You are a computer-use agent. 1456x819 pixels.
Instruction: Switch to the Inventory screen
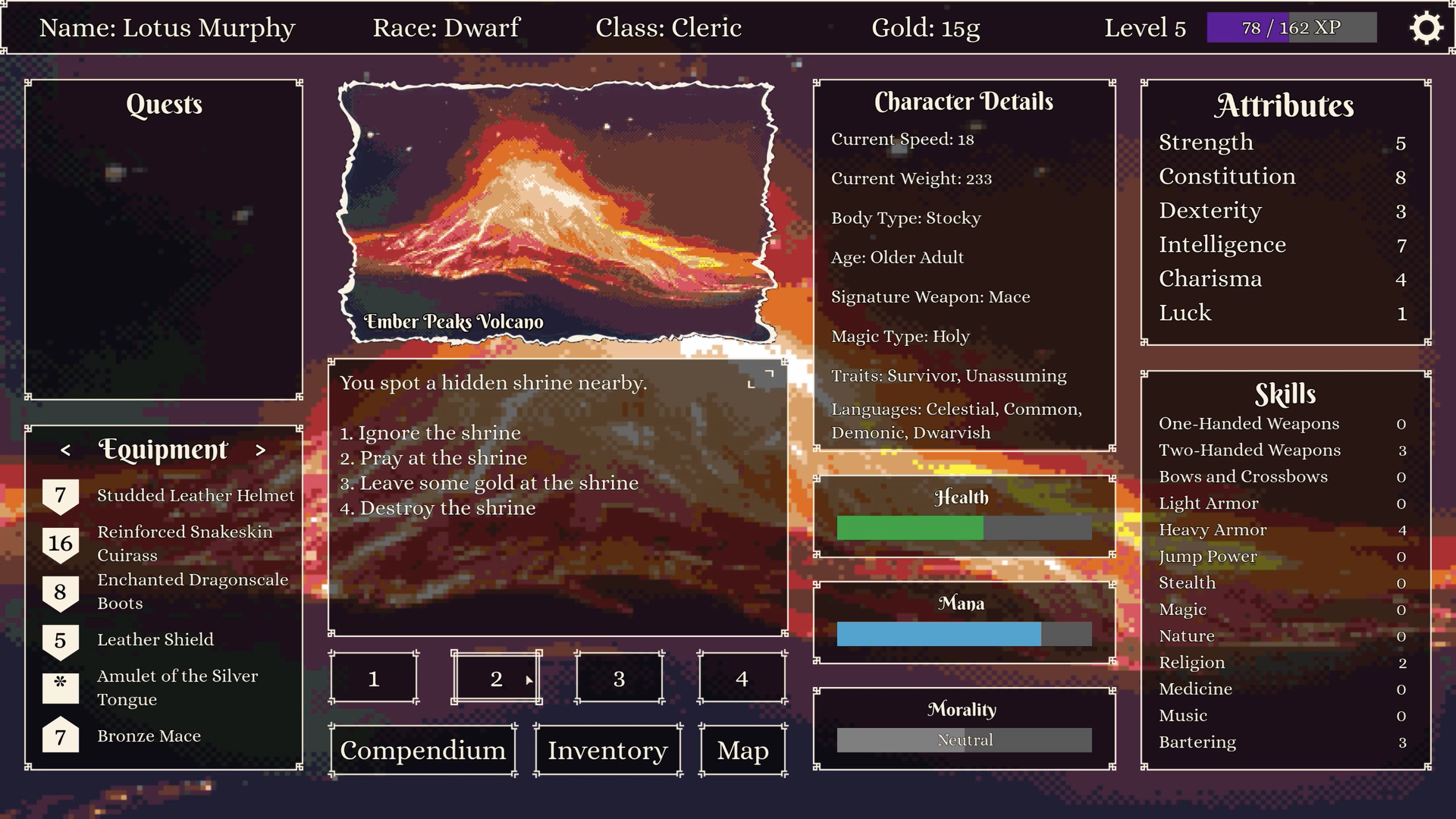pos(607,750)
